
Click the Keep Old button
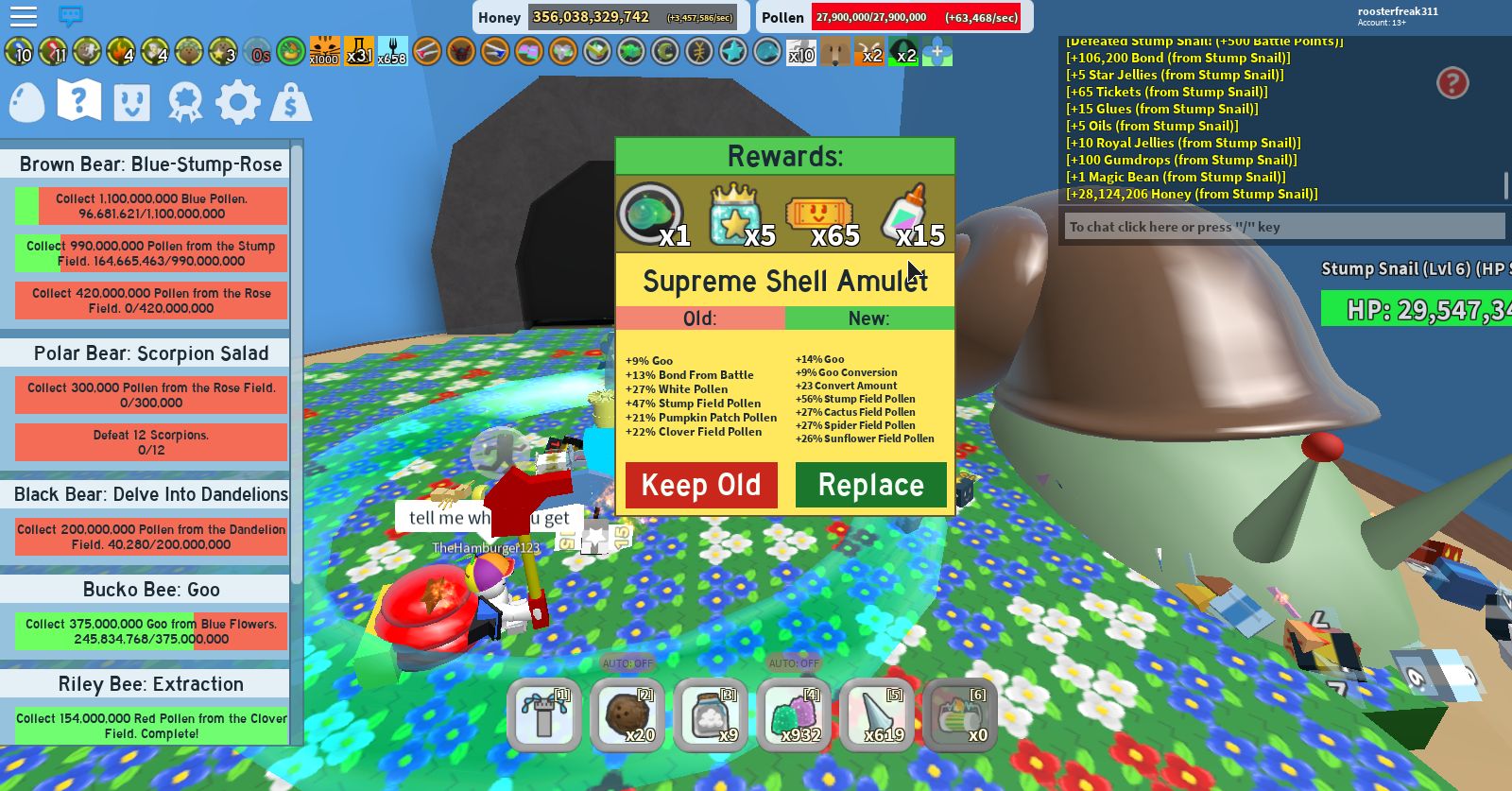click(x=700, y=485)
